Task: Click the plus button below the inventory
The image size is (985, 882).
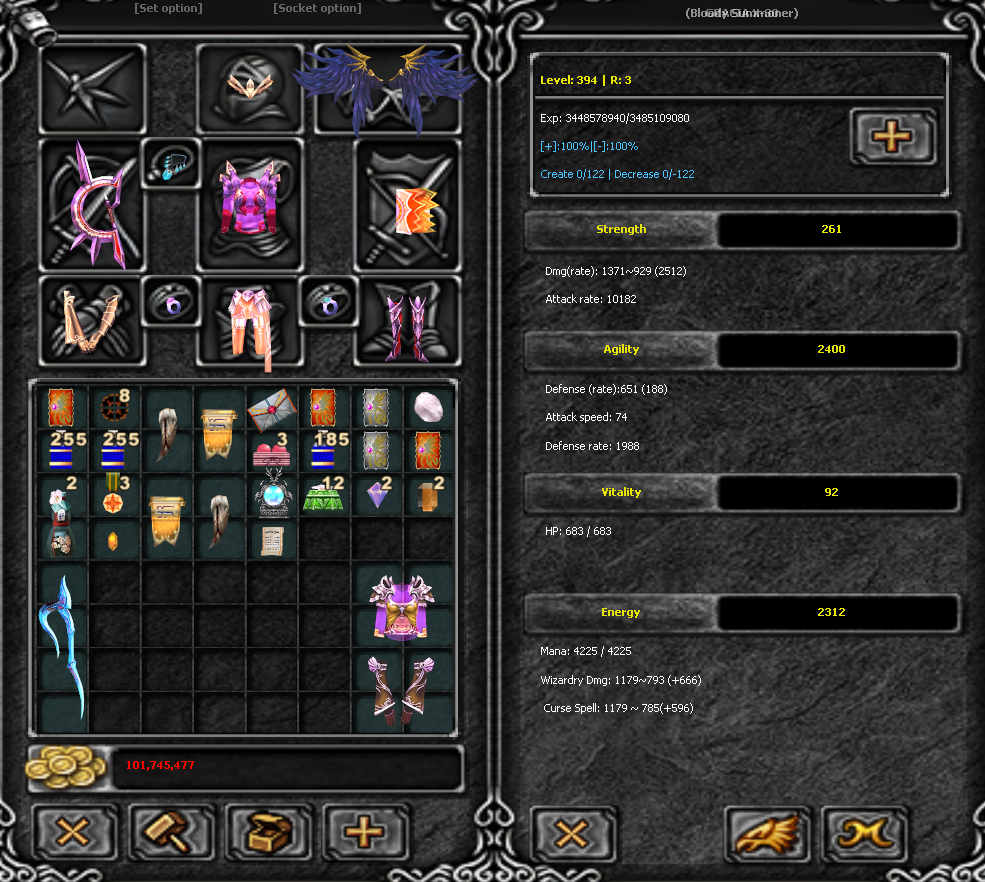Action: (365, 831)
